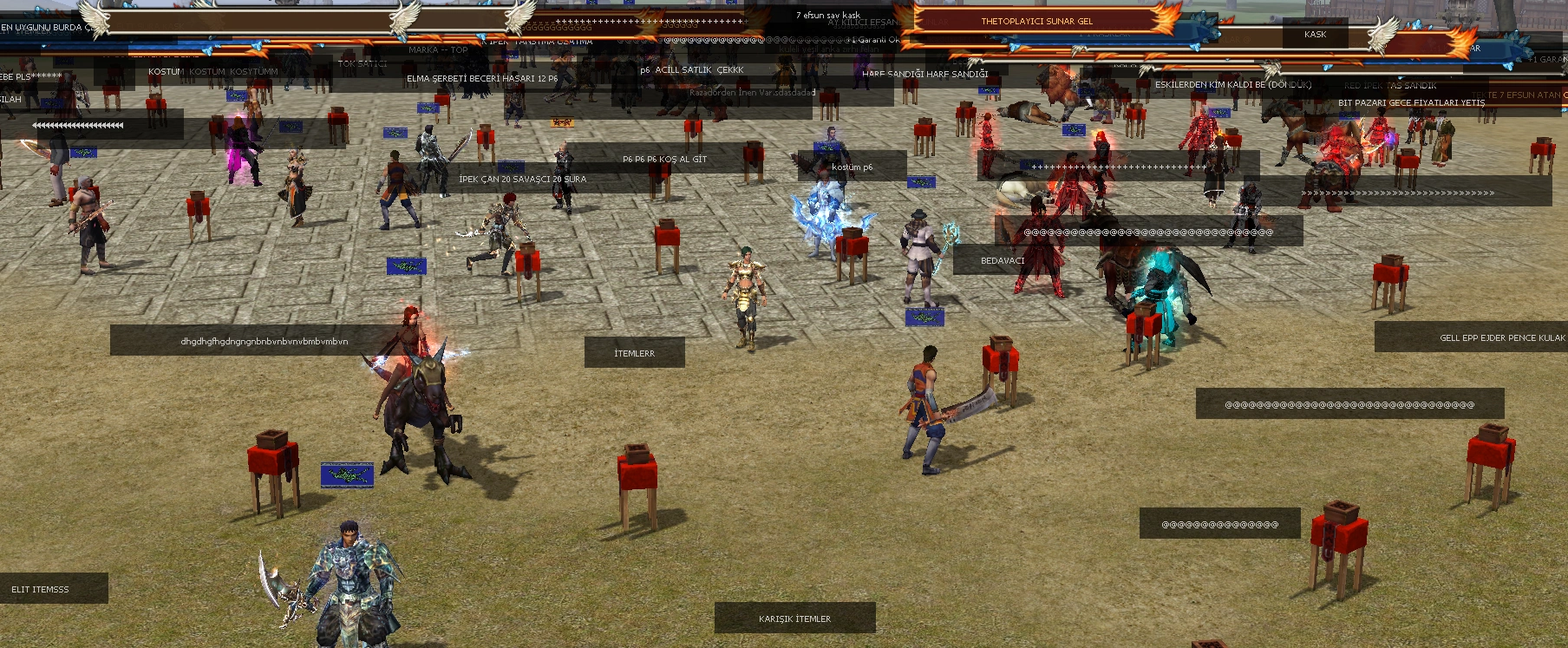Click the shop sign of right-pointing arrows
The image size is (1568, 648).
click(1397, 193)
